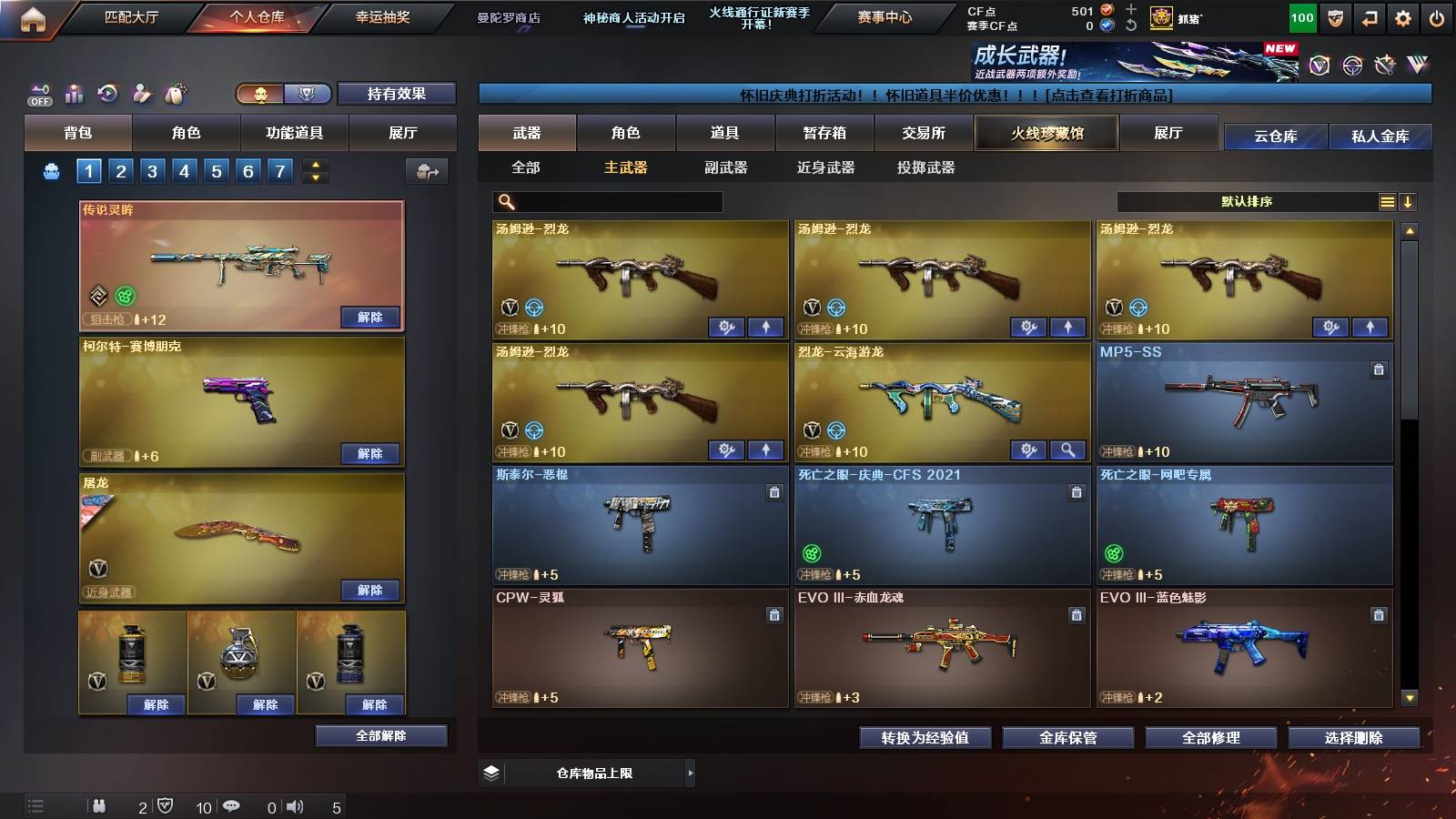This screenshot has width=1456, height=819.
Task: Toggle the OFF key switch above backpack
Action: click(x=38, y=92)
